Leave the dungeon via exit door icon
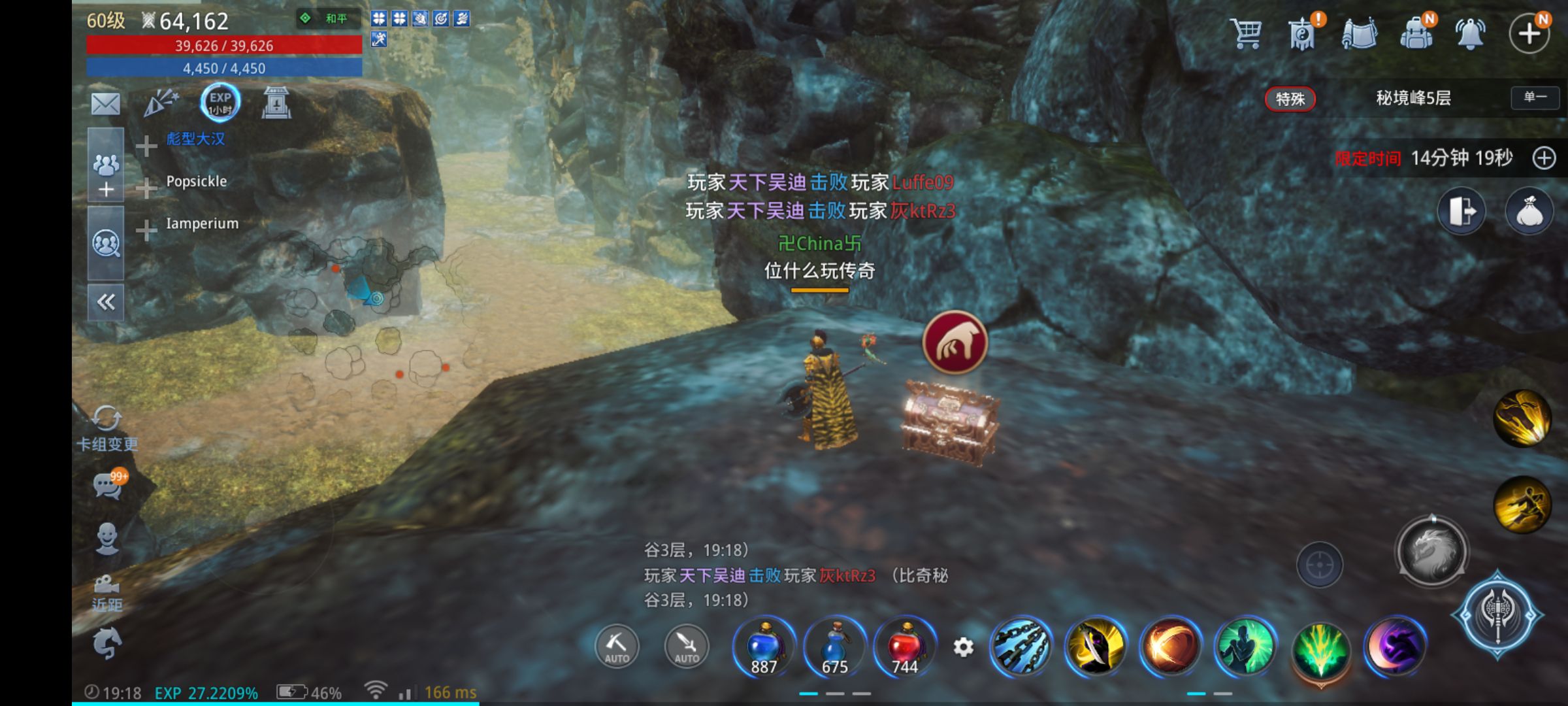This screenshot has width=1568, height=706. click(1462, 212)
